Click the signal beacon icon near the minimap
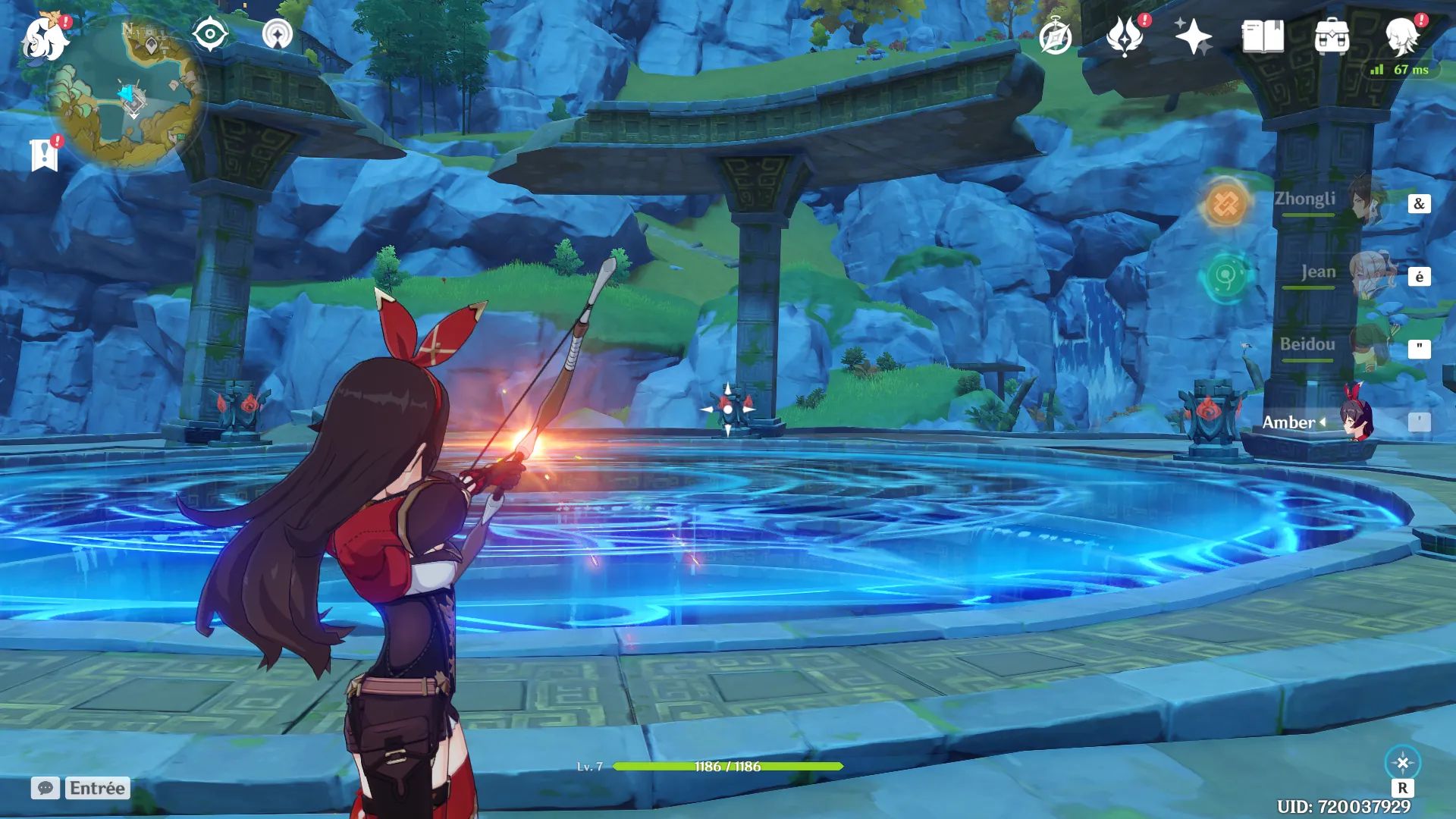Image resolution: width=1456 pixels, height=819 pixels. [281, 33]
